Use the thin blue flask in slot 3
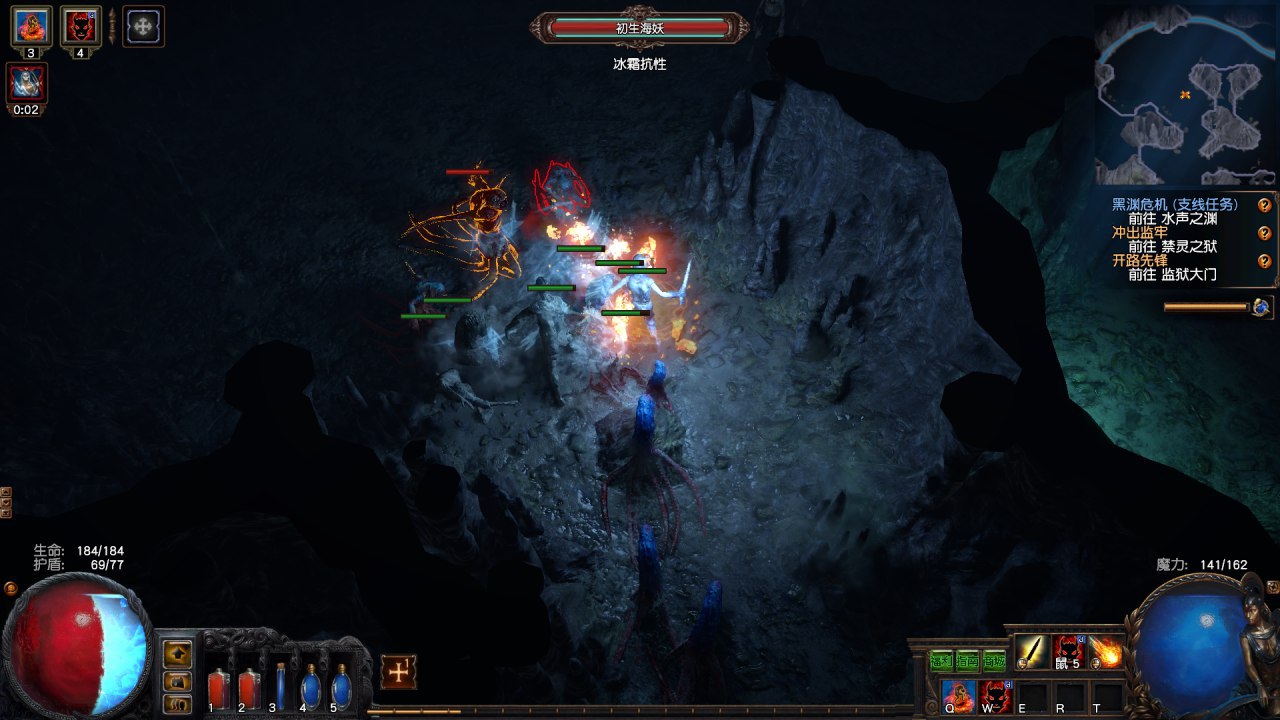The image size is (1280, 720). [x=280, y=686]
